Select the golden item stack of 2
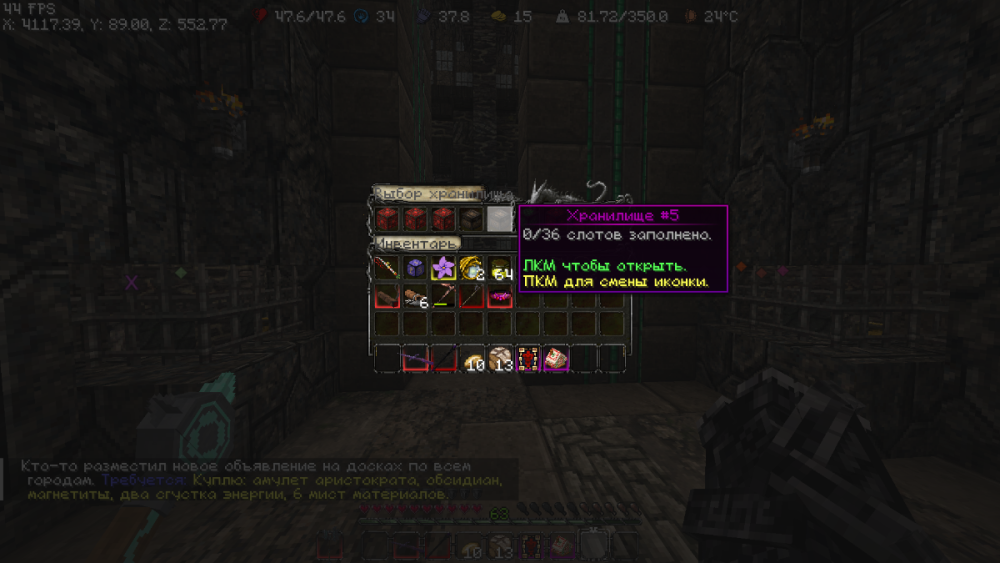Screen dimensions: 1000x563 (470, 268)
